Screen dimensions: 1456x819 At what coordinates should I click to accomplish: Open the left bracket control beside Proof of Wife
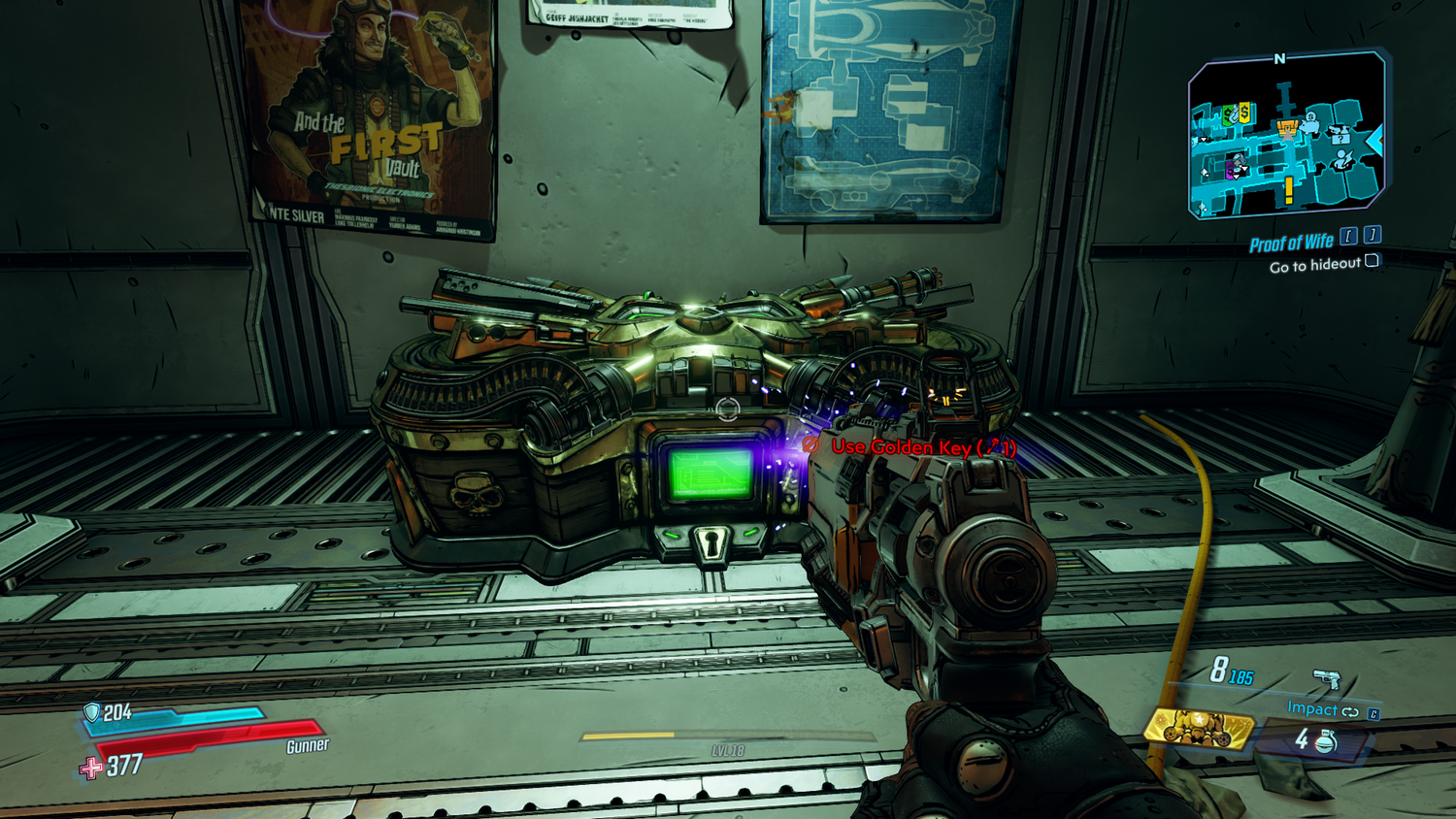(1349, 237)
